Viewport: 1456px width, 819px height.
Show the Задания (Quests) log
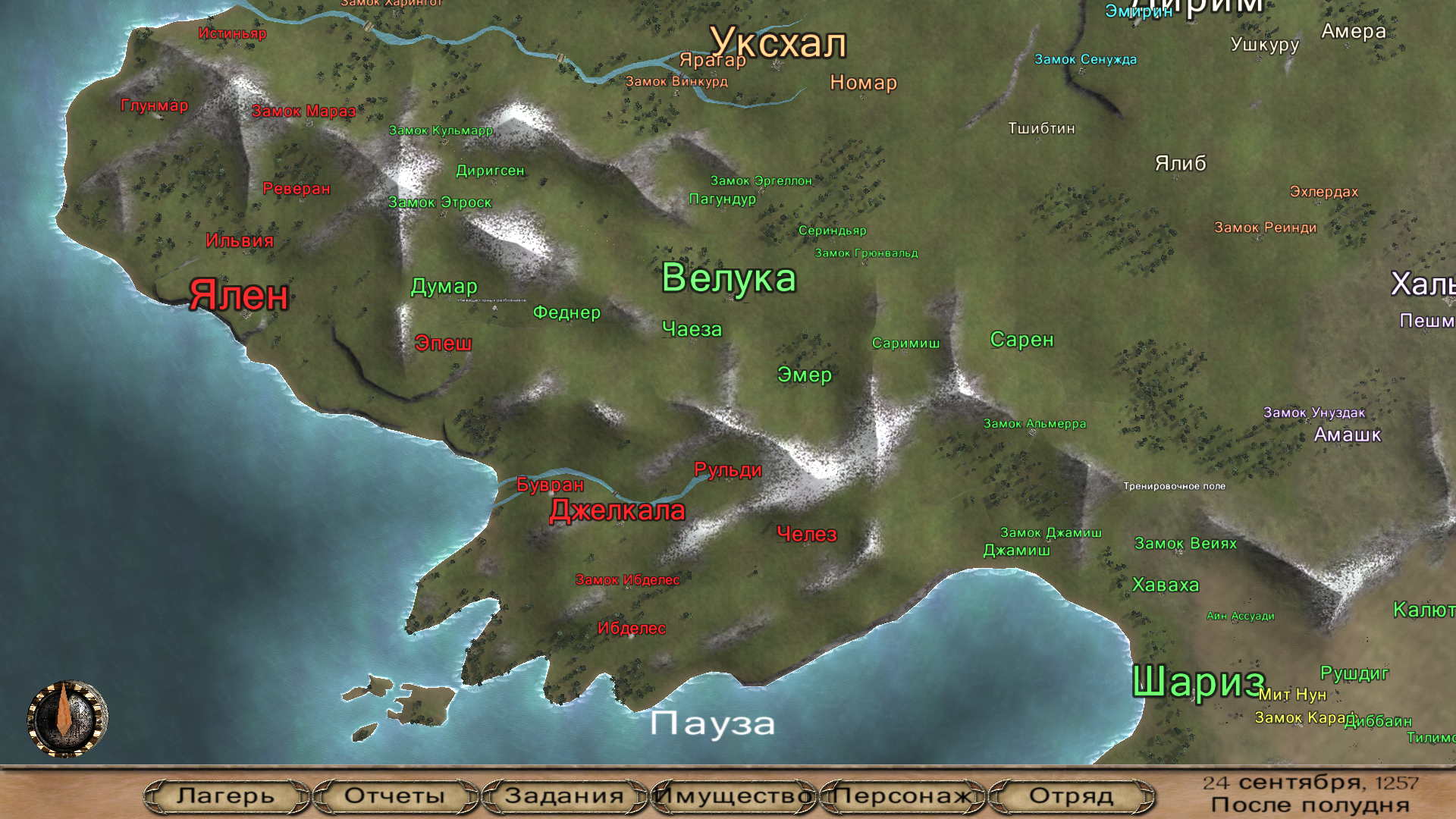click(564, 796)
